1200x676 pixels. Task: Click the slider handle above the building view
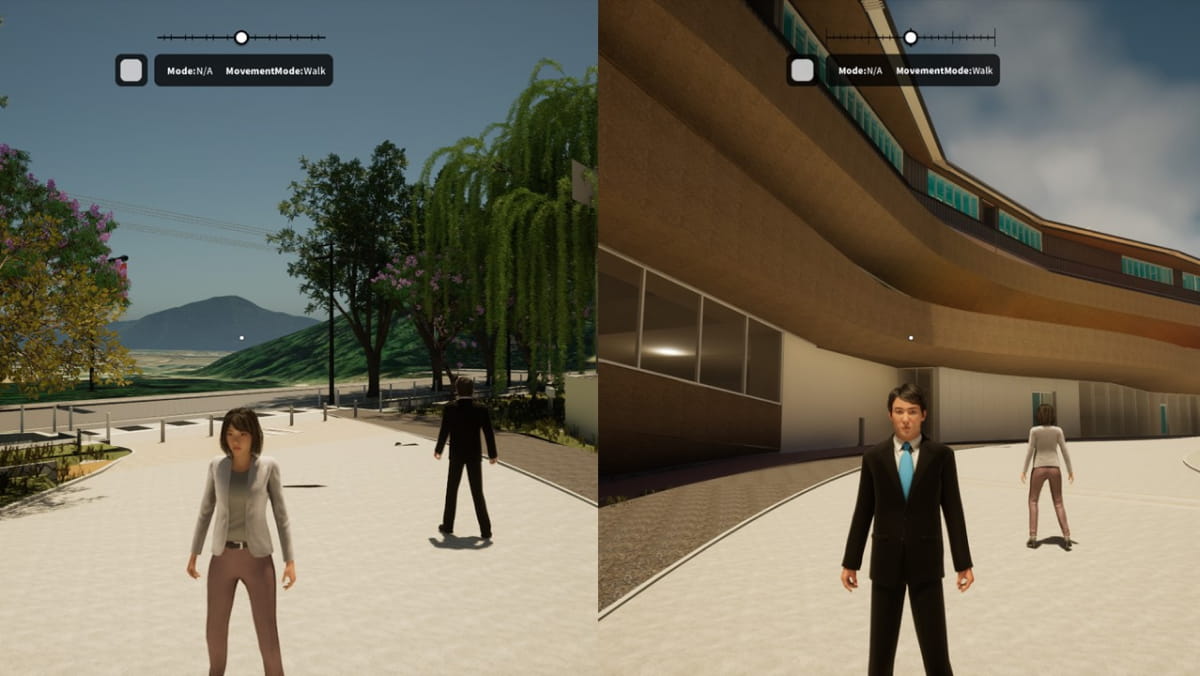(910, 37)
